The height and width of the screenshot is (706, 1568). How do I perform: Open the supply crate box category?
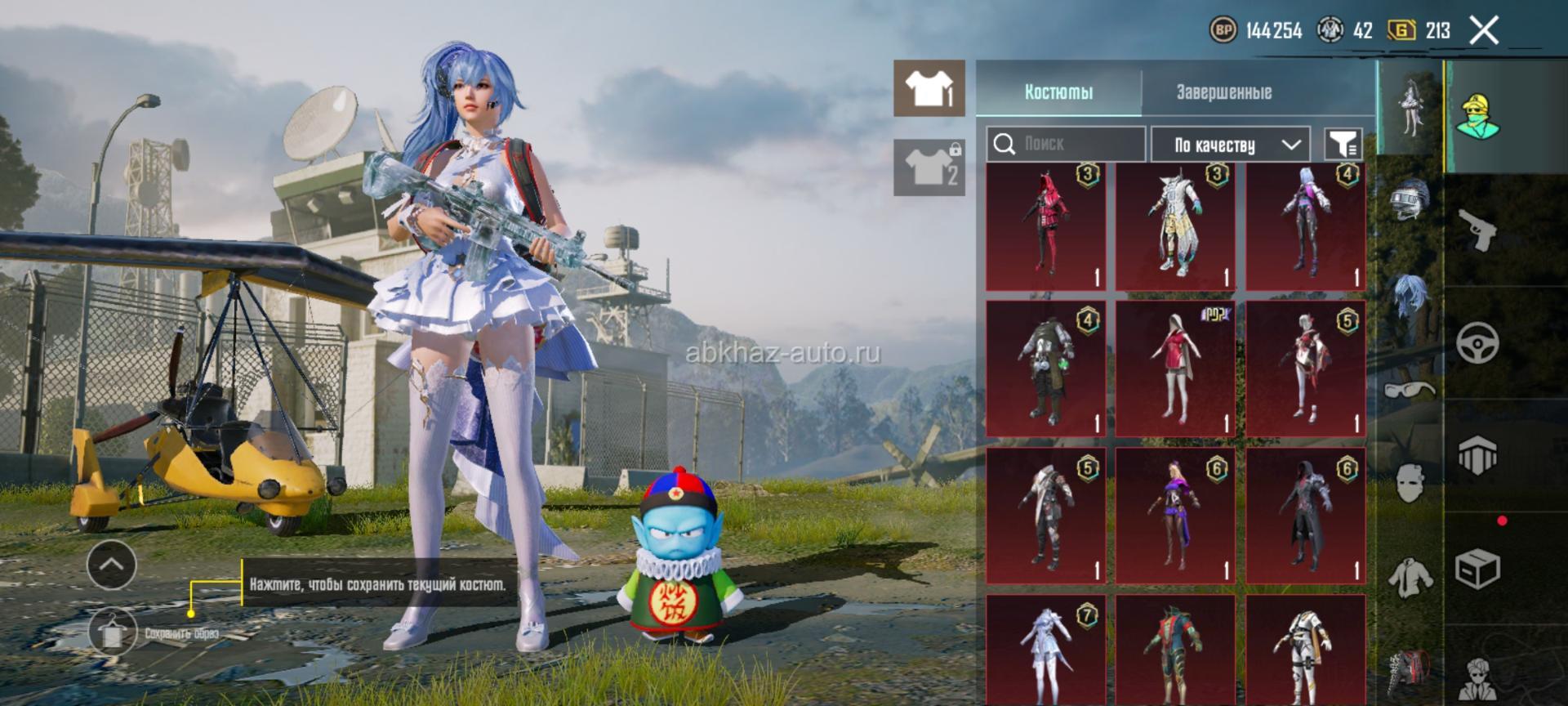[1478, 568]
